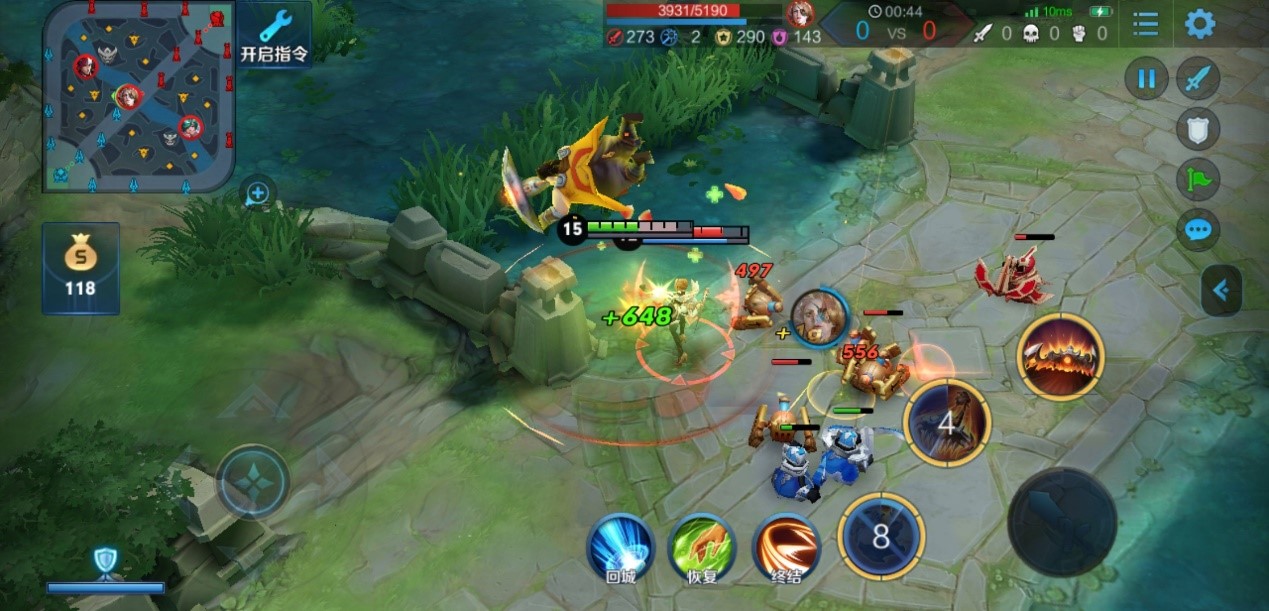
Task: Click the magnifier plus button near minimap
Action: click(258, 193)
